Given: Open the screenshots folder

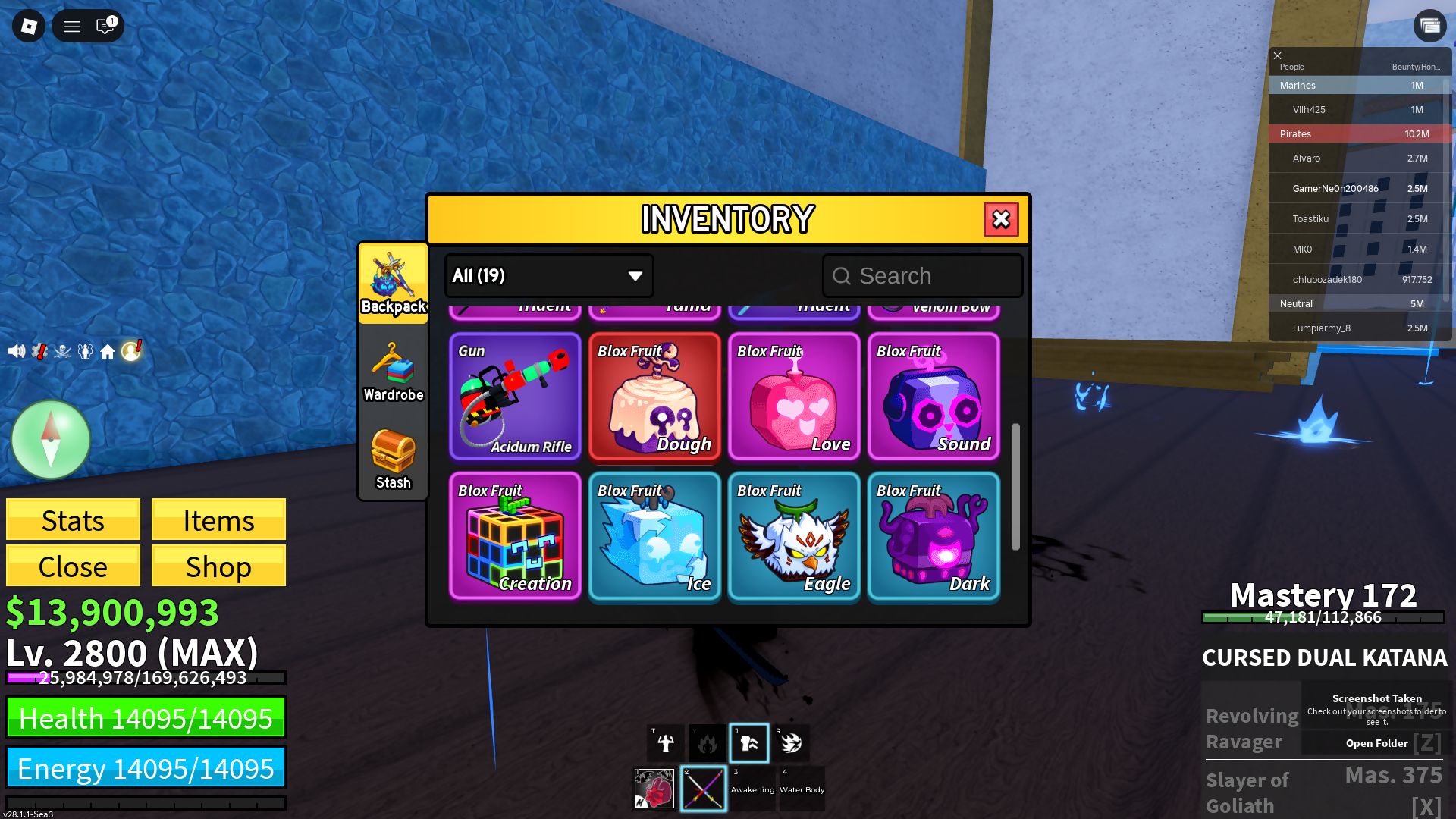Looking at the screenshot, I should pyautogui.click(x=1376, y=743).
